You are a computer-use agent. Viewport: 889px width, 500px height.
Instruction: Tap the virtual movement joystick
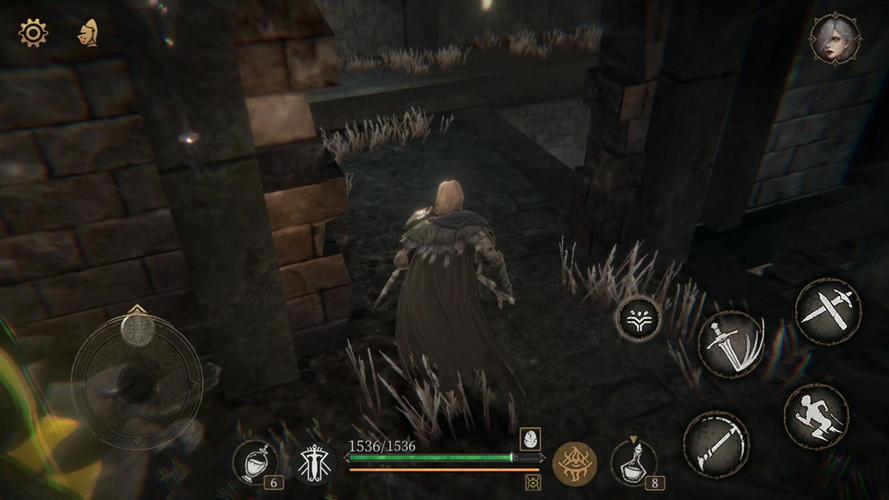point(136,378)
